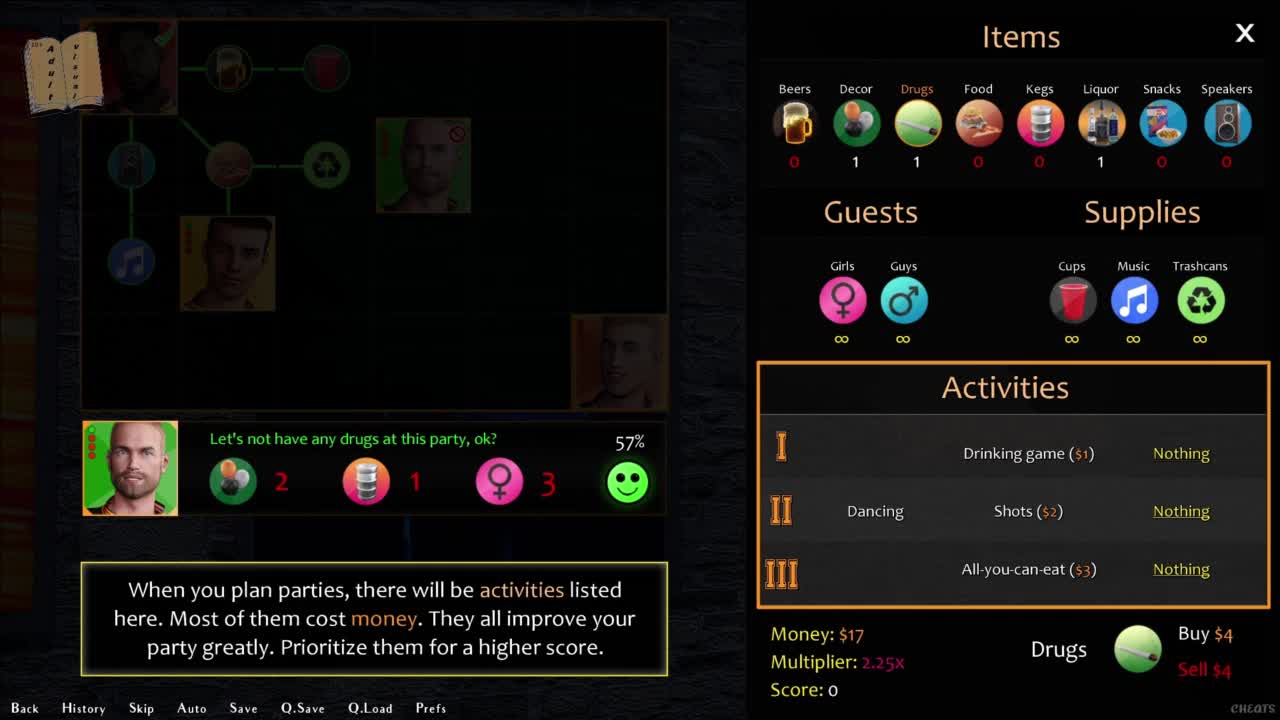Add Guys from the Guests section
The width and height of the screenshot is (1280, 720).
[903, 301]
